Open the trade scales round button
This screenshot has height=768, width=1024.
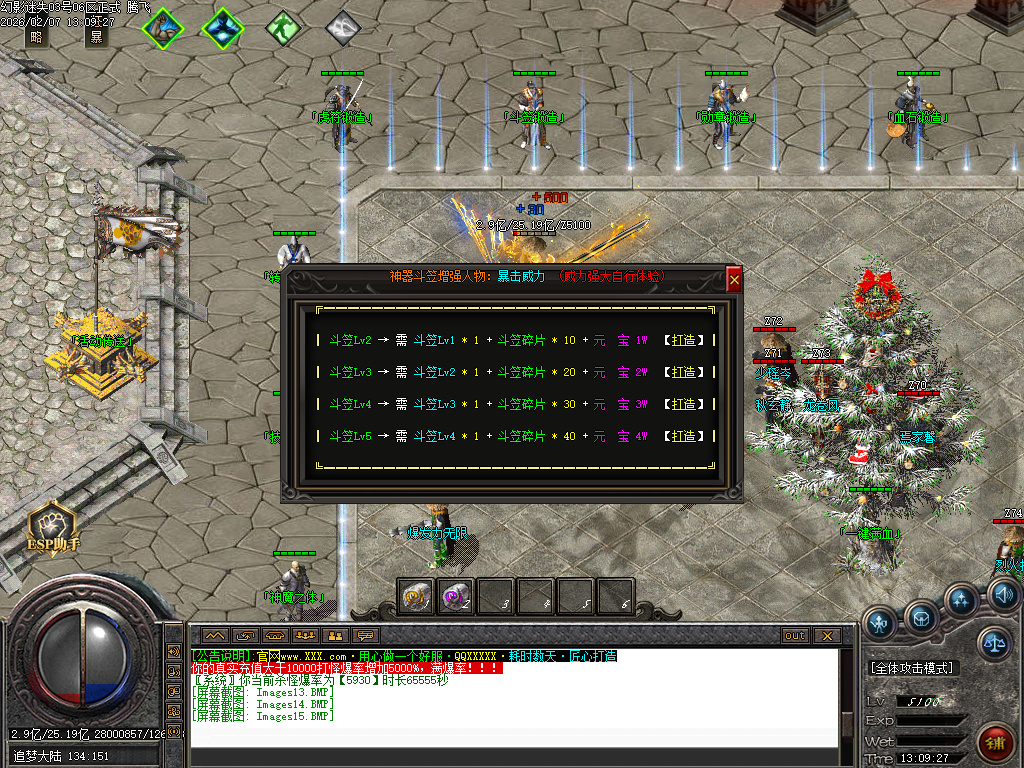[994, 643]
